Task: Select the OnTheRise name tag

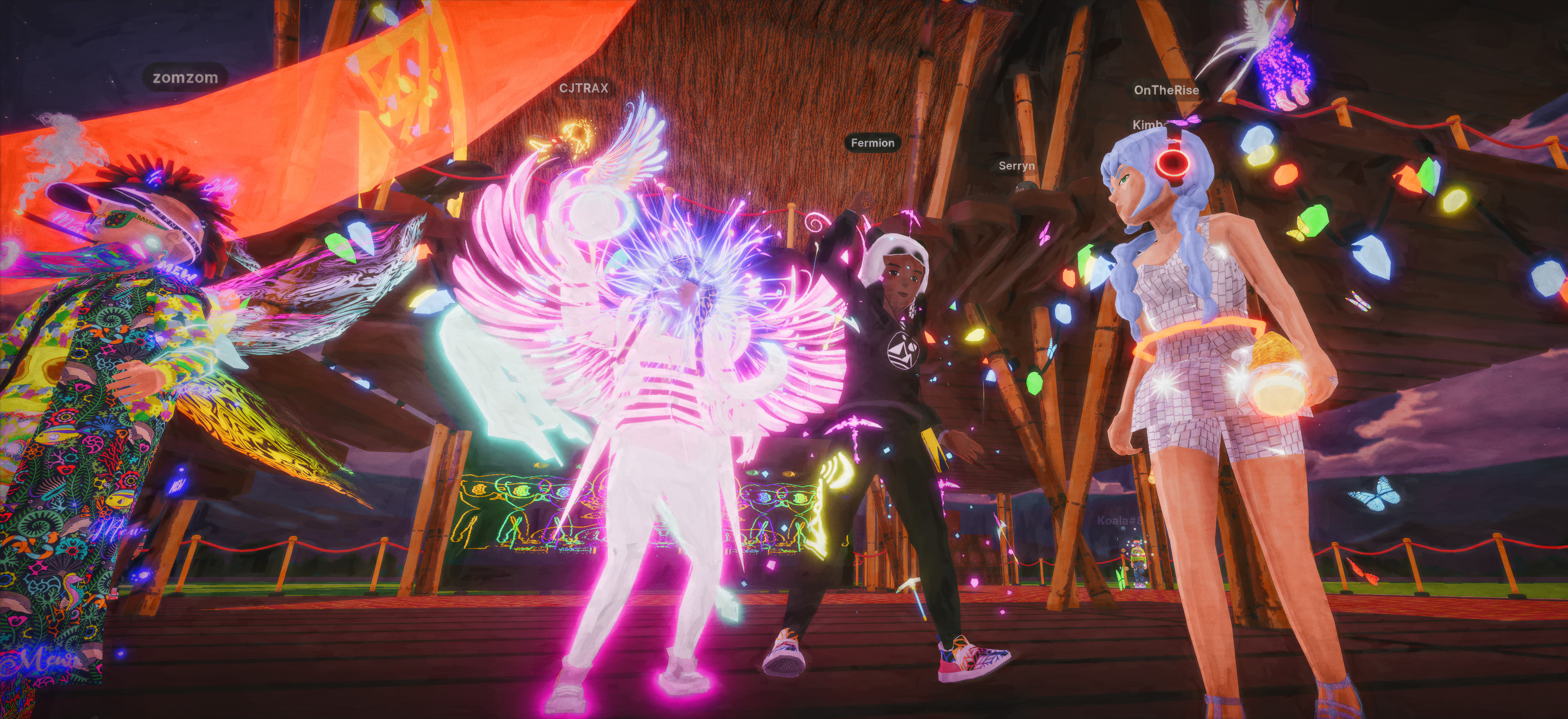Action: pyautogui.click(x=1166, y=90)
